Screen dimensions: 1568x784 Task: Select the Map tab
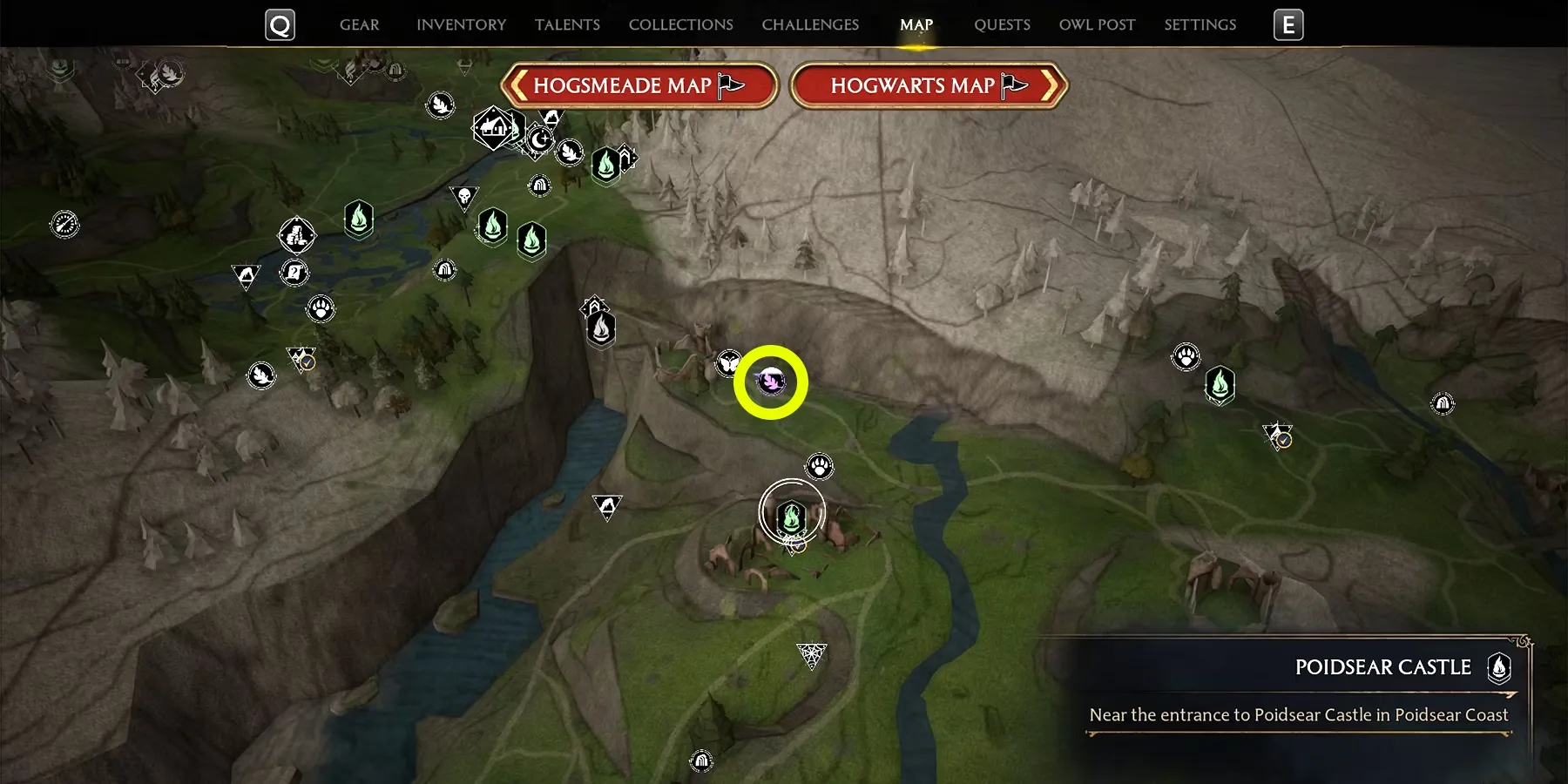coord(916,24)
